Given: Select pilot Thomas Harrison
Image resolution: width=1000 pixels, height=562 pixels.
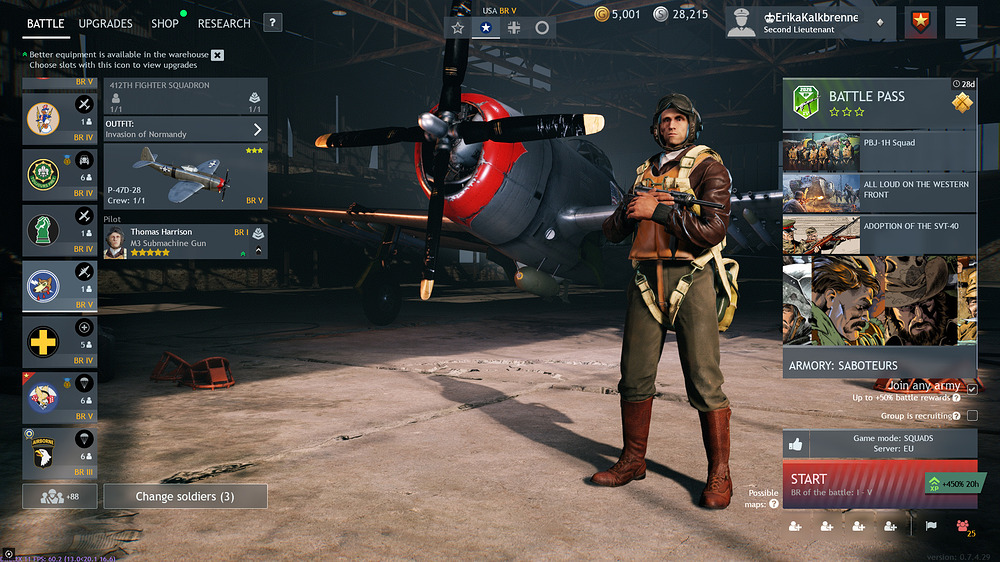Looking at the screenshot, I should point(185,242).
